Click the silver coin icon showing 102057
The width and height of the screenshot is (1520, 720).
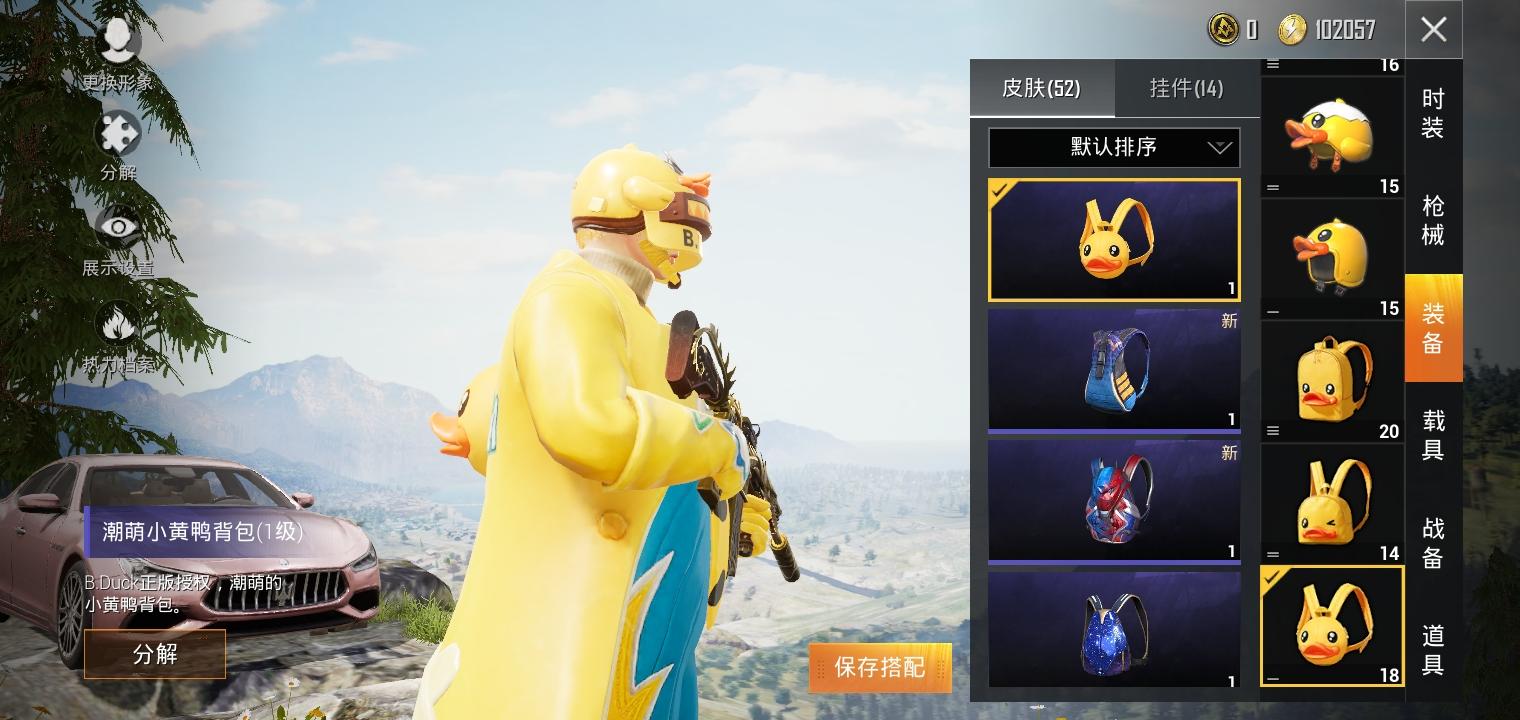coord(1290,30)
